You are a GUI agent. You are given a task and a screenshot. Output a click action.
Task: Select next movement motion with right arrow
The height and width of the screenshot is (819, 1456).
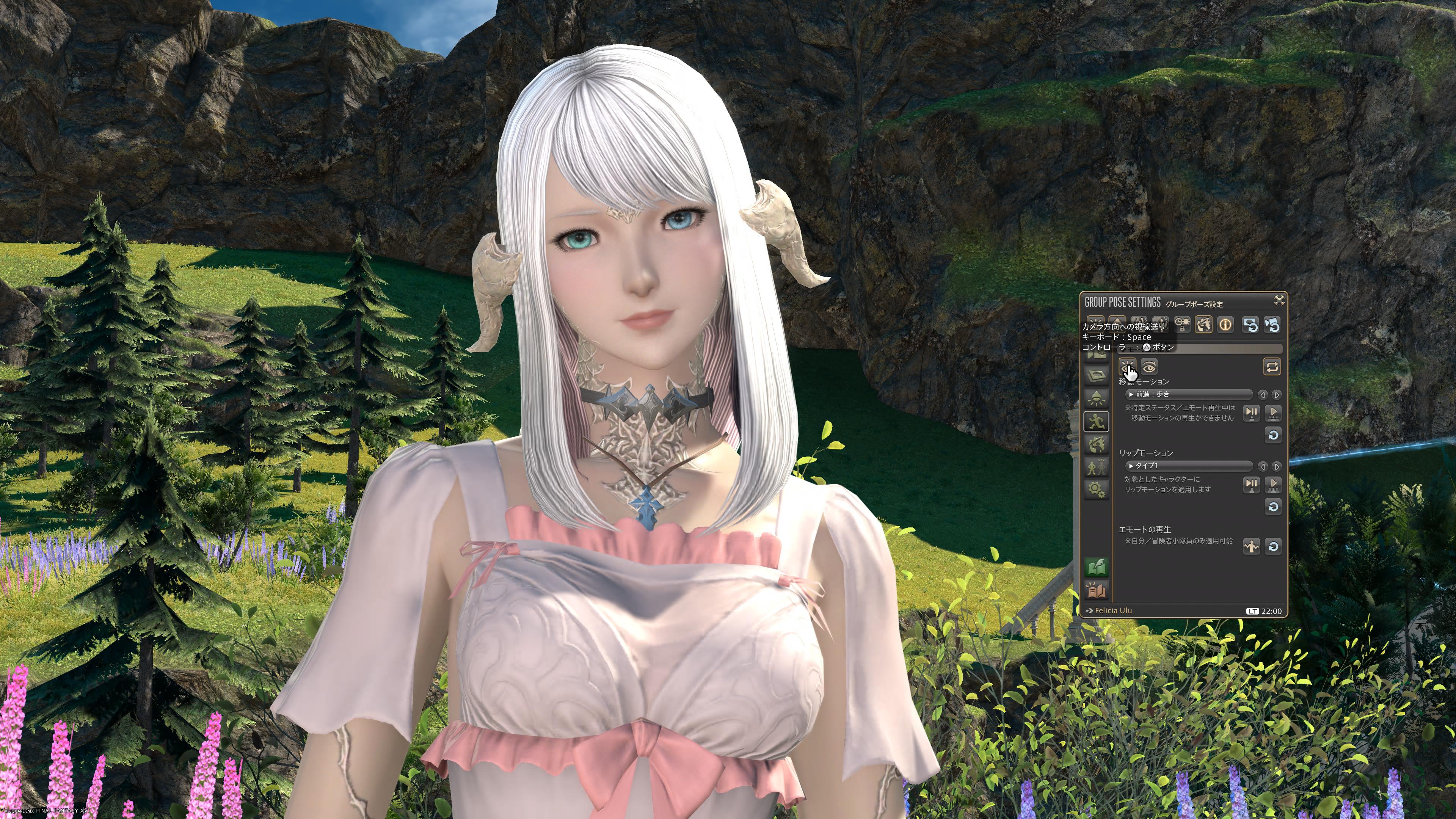1276,395
